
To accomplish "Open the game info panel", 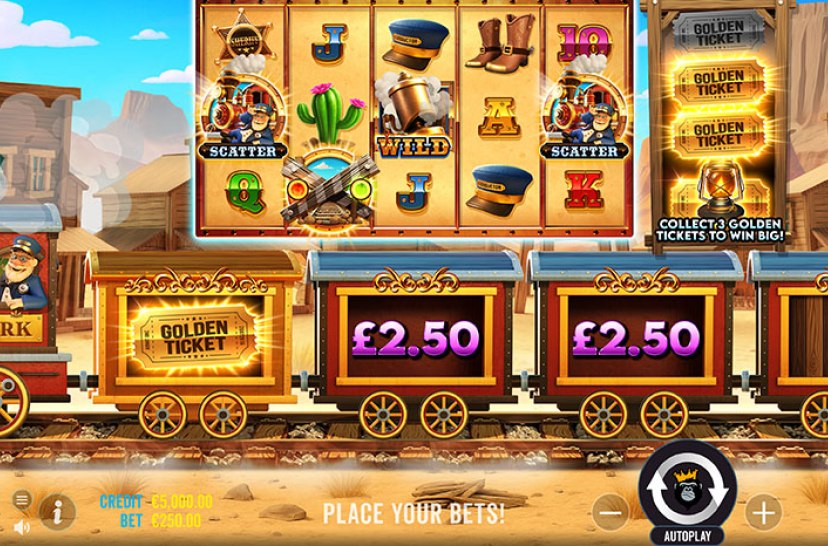I will click(57, 512).
